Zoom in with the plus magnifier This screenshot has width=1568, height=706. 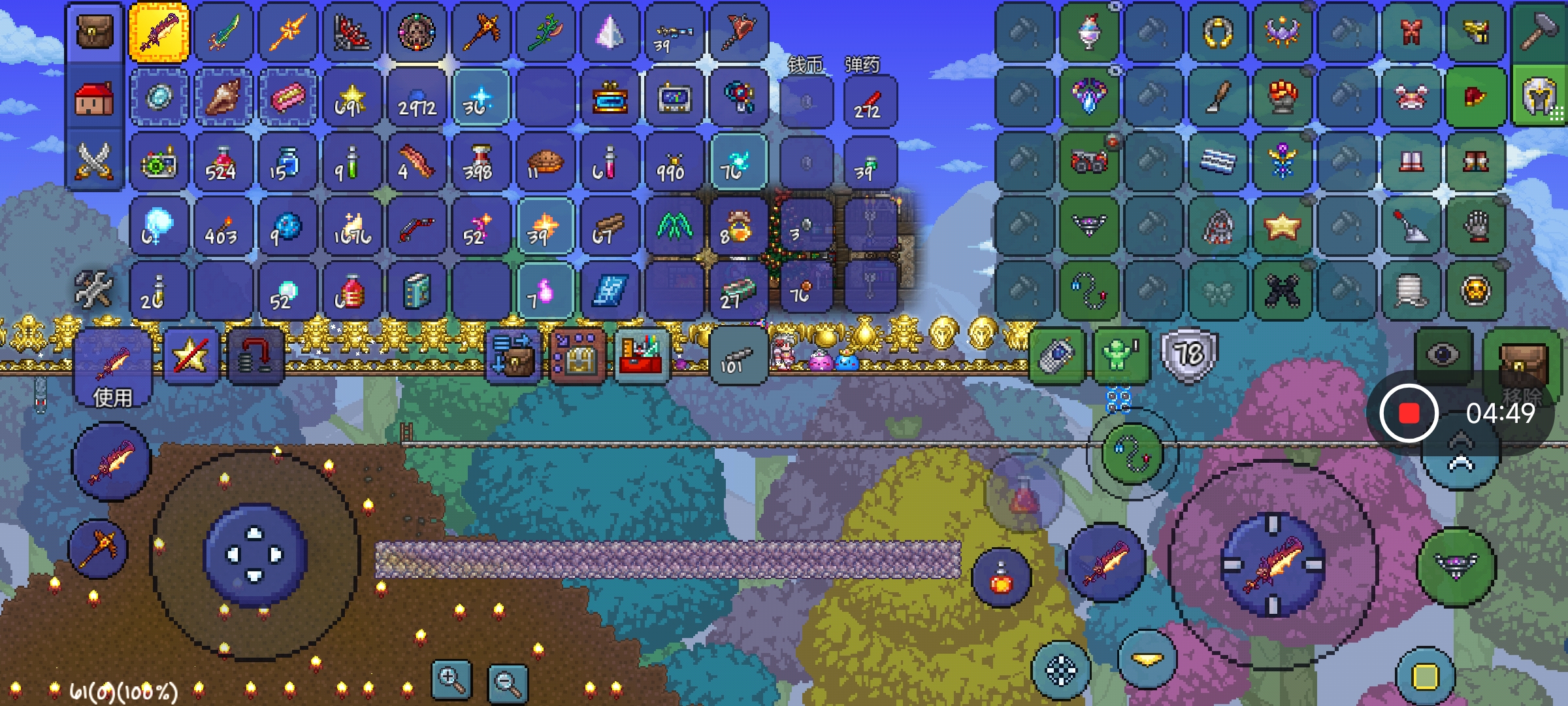tap(451, 681)
